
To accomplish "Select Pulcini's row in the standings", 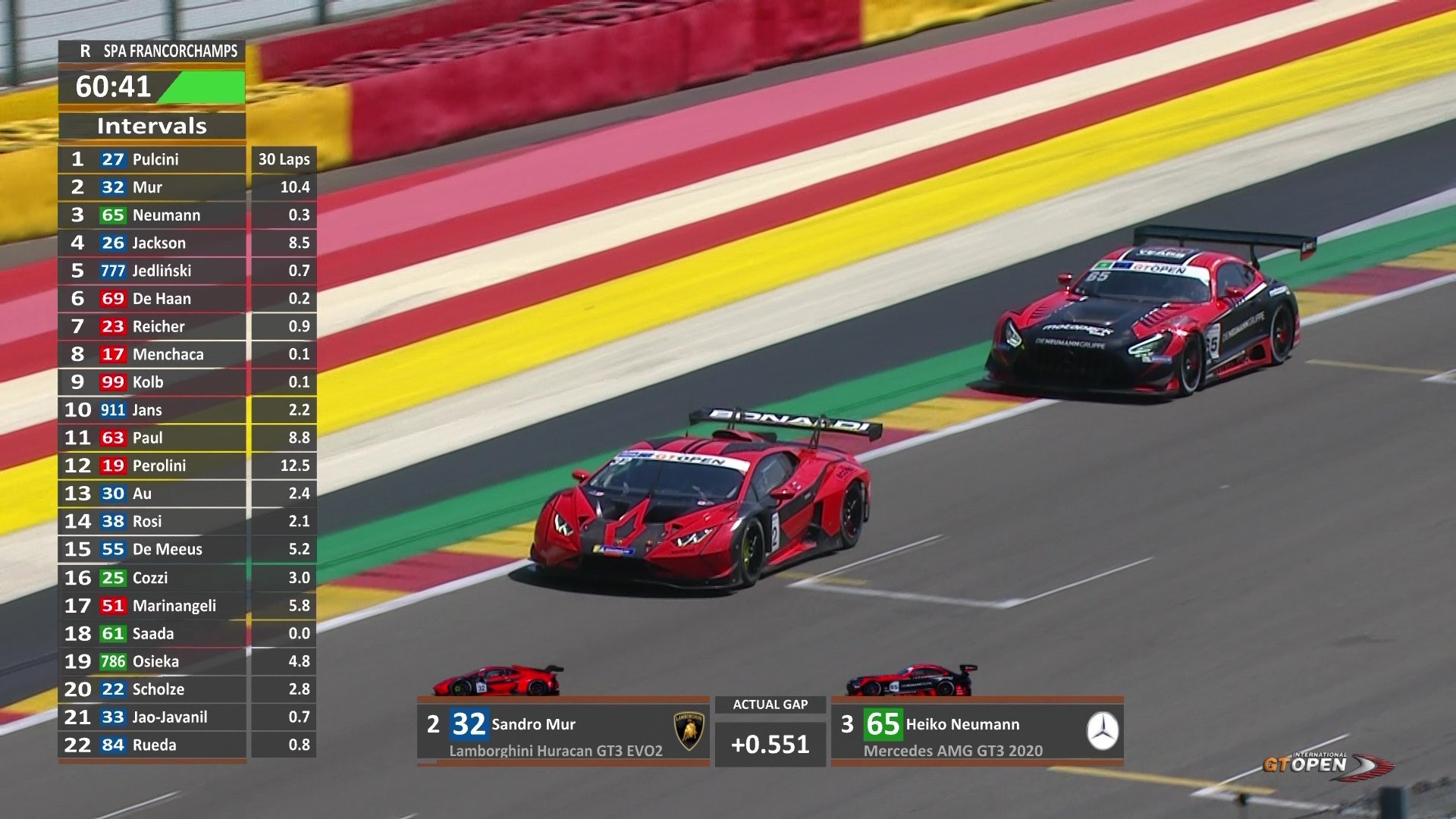I will (x=152, y=159).
